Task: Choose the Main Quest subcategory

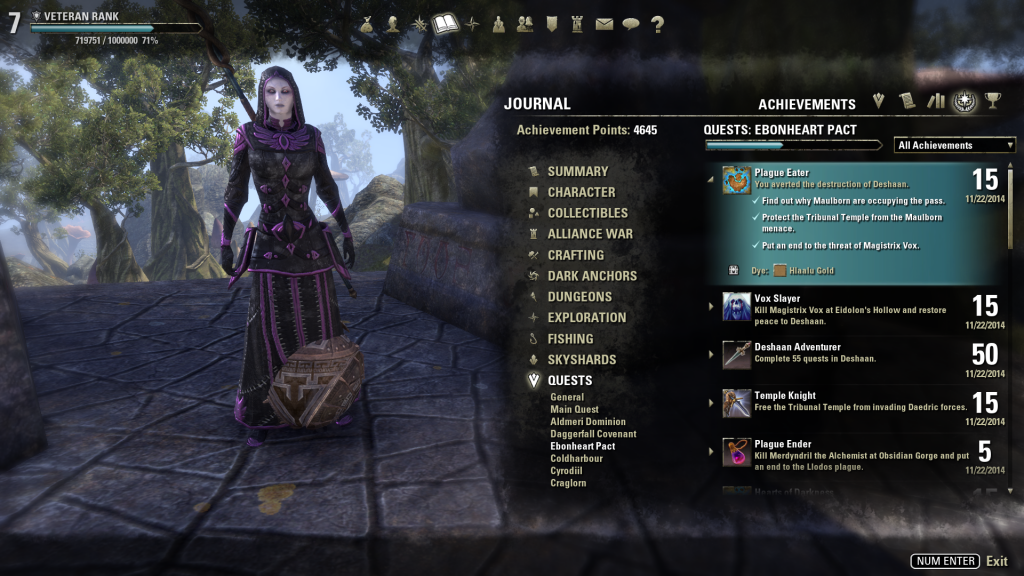Action: pos(574,410)
